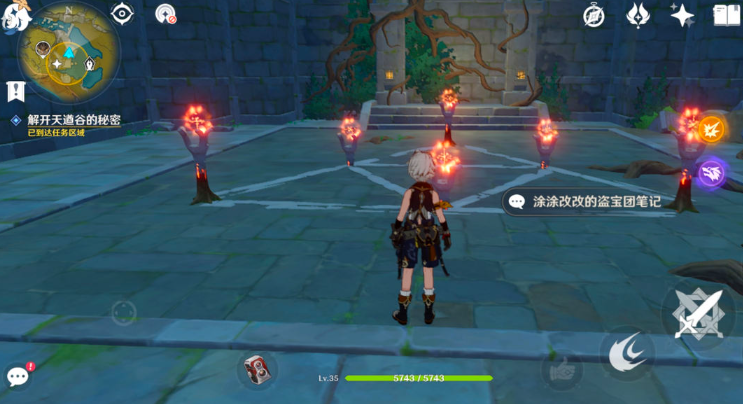This screenshot has width=743, height=404.
Task: Open the Paimon menu
Action: (14, 14)
